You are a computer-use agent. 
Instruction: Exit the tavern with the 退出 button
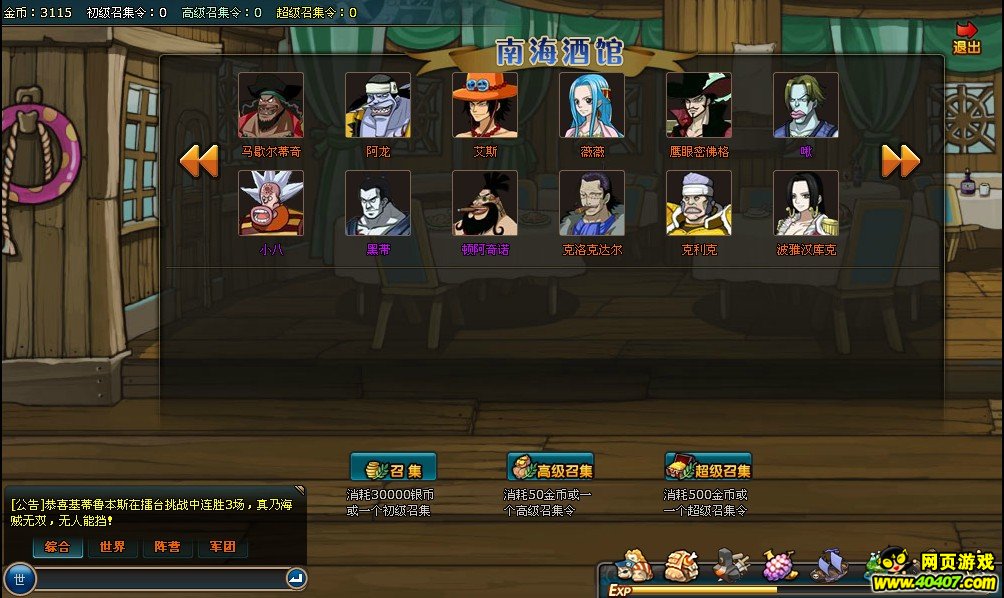point(967,38)
